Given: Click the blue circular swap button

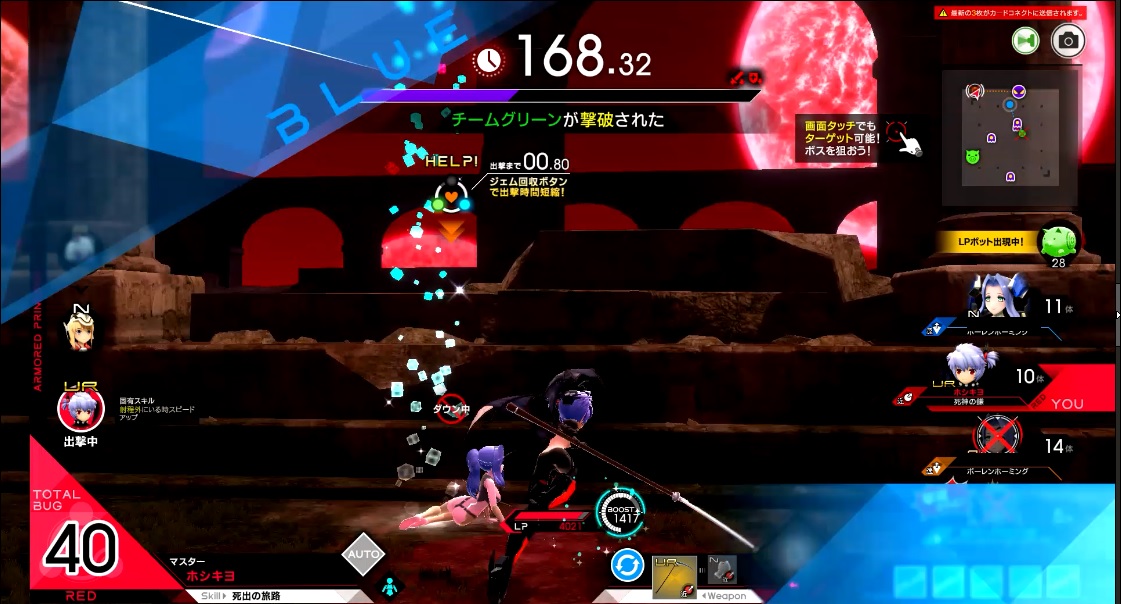Looking at the screenshot, I should pyautogui.click(x=627, y=567).
